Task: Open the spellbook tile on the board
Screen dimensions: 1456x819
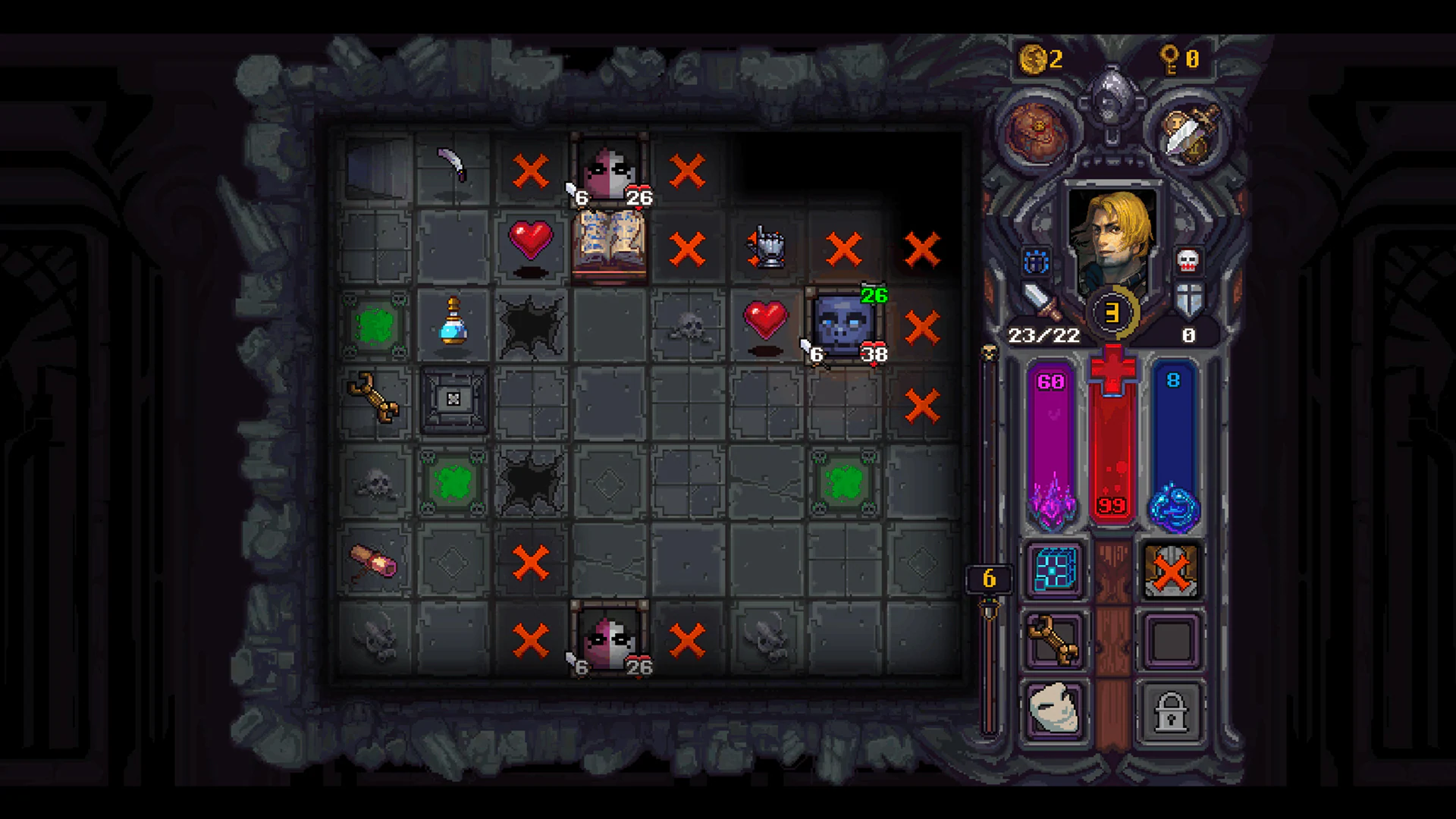Action: [610, 244]
